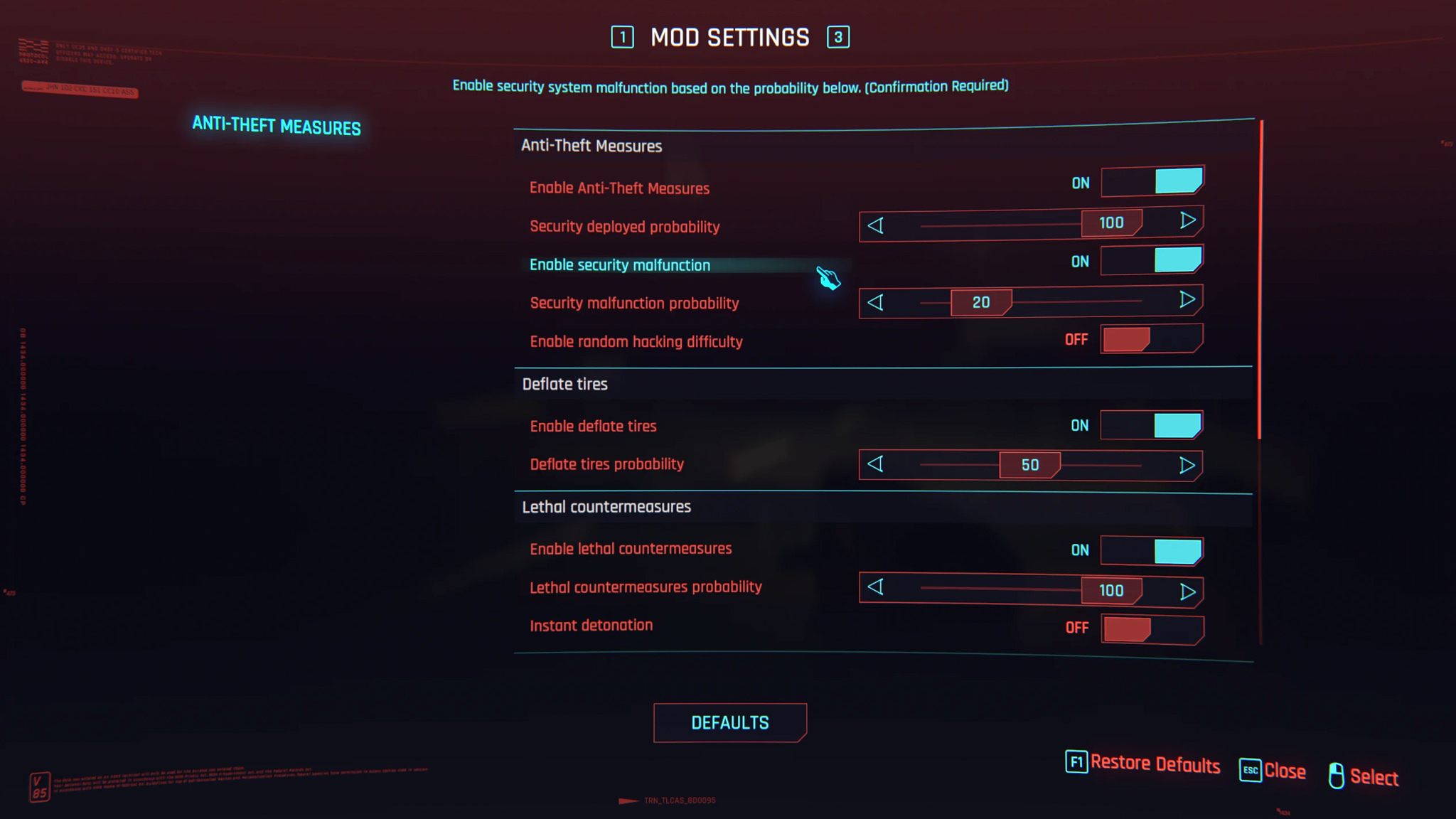
Task: Toggle Enable Anti-Theft Measures switch
Action: coord(1152,182)
